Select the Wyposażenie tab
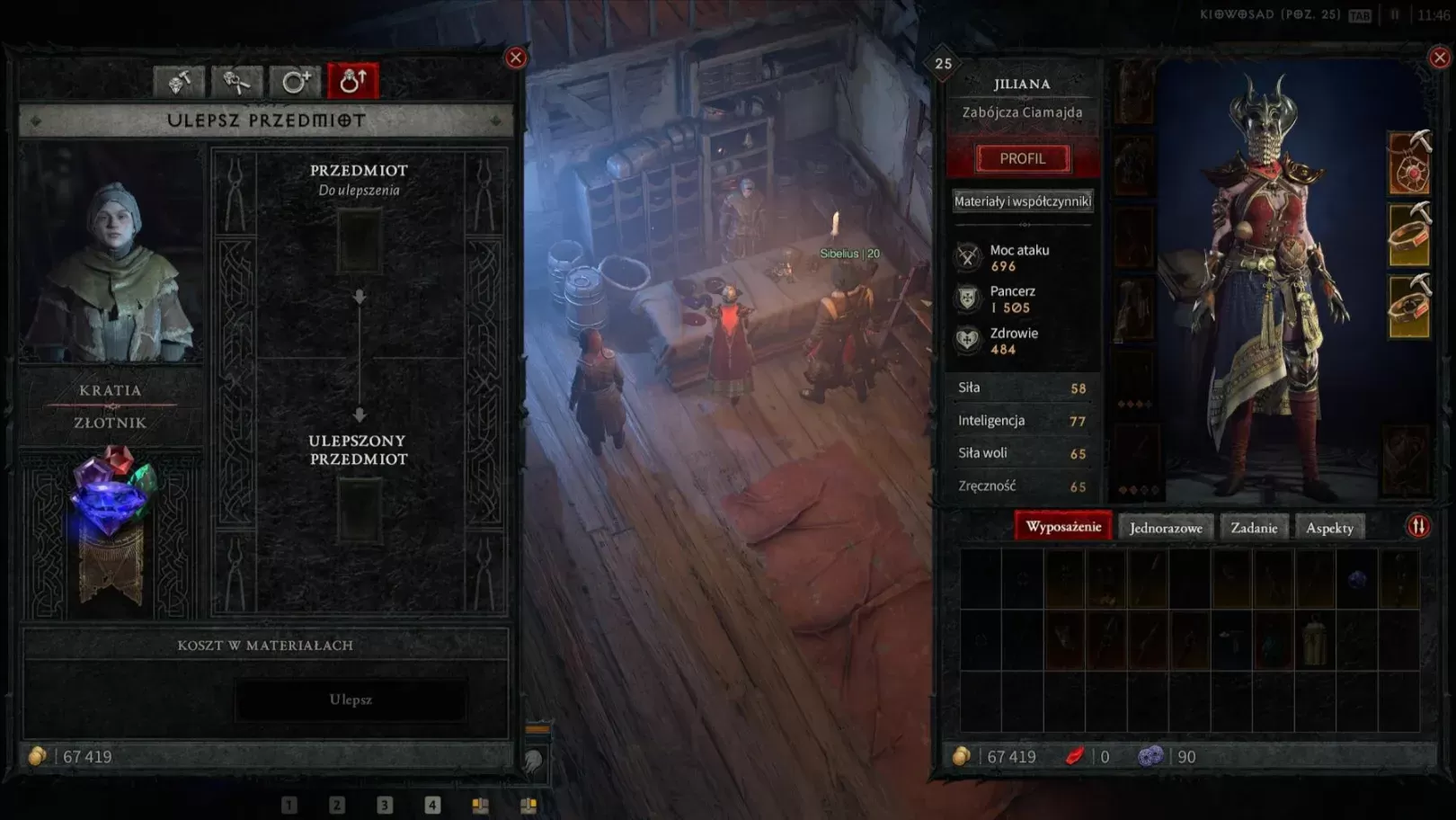The height and width of the screenshot is (820, 1456). [1063, 527]
